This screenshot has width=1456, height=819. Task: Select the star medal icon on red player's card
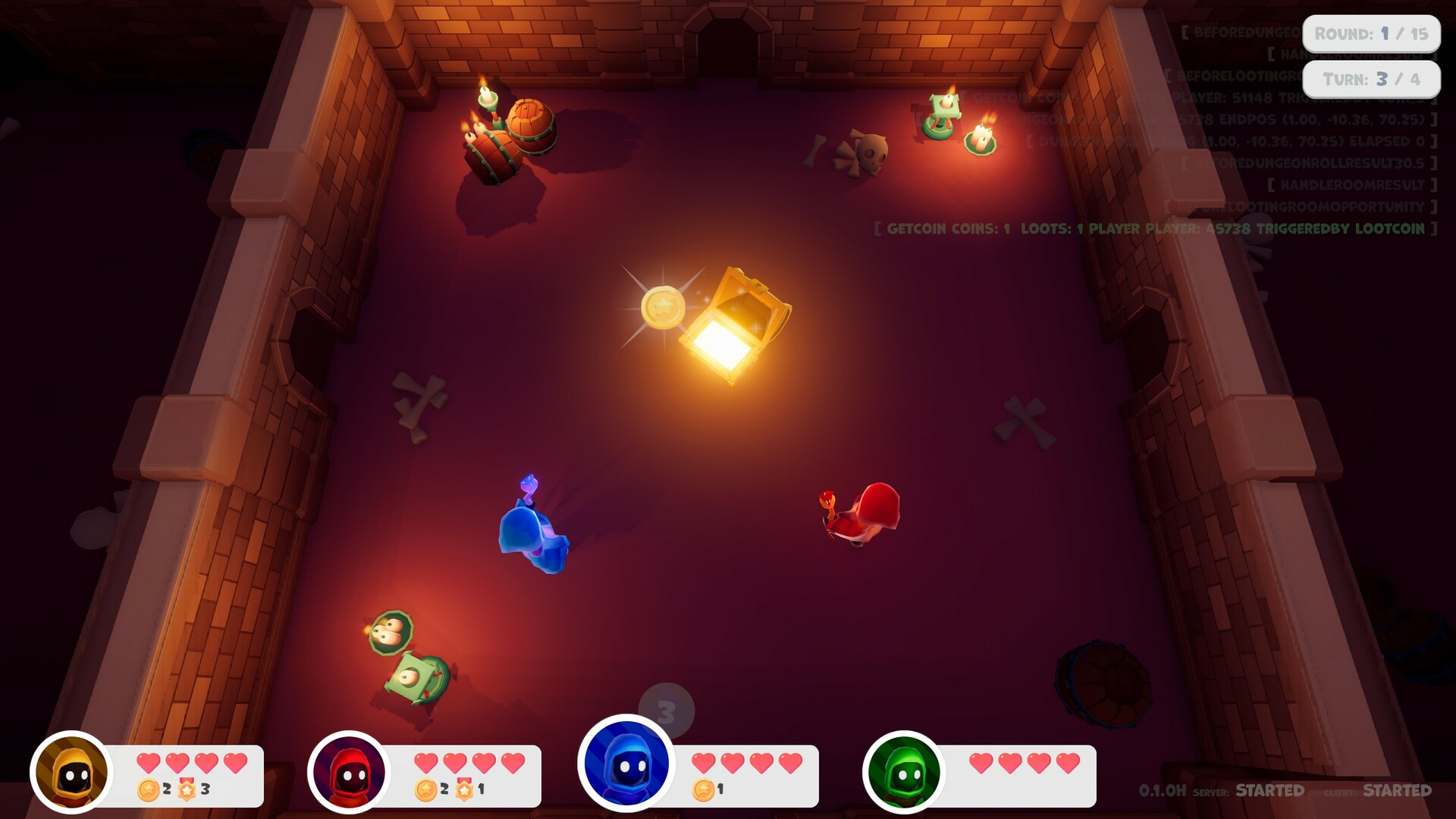463,788
